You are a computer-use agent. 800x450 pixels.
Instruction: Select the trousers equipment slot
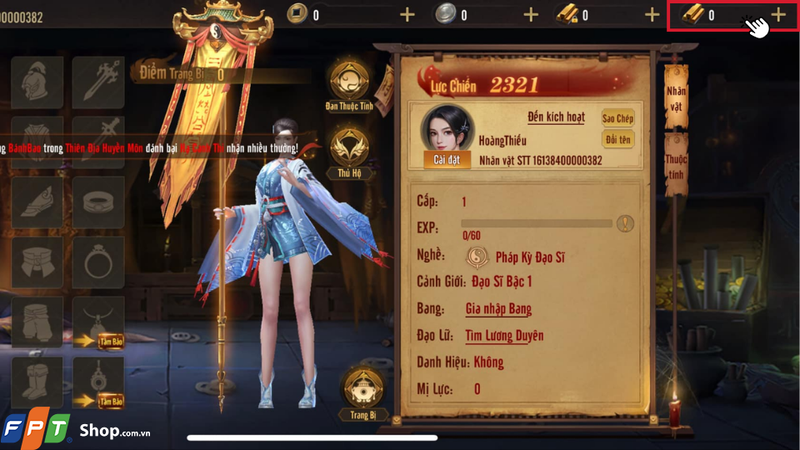pyautogui.click(x=37, y=322)
